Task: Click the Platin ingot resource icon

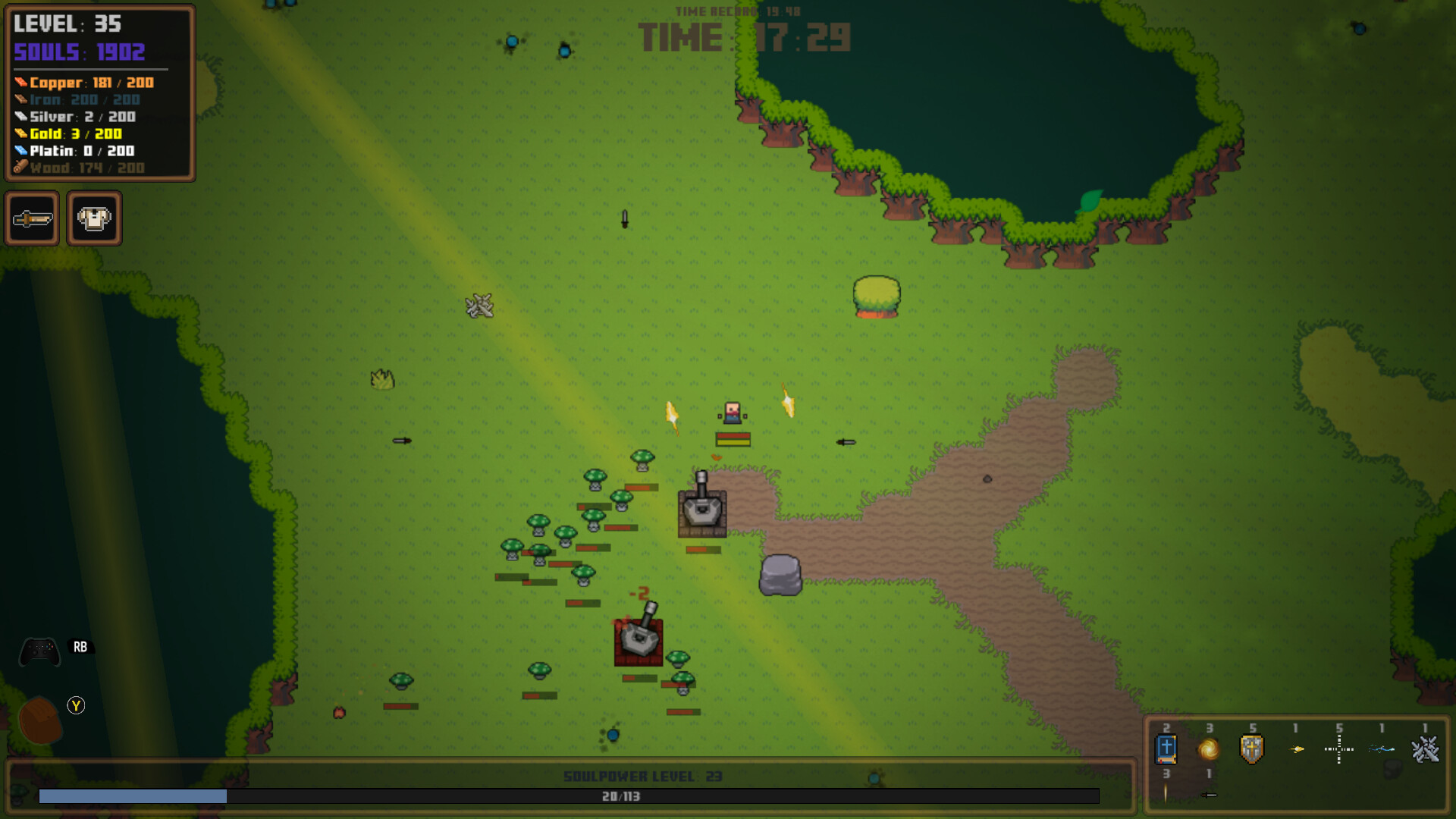Action: (x=20, y=151)
